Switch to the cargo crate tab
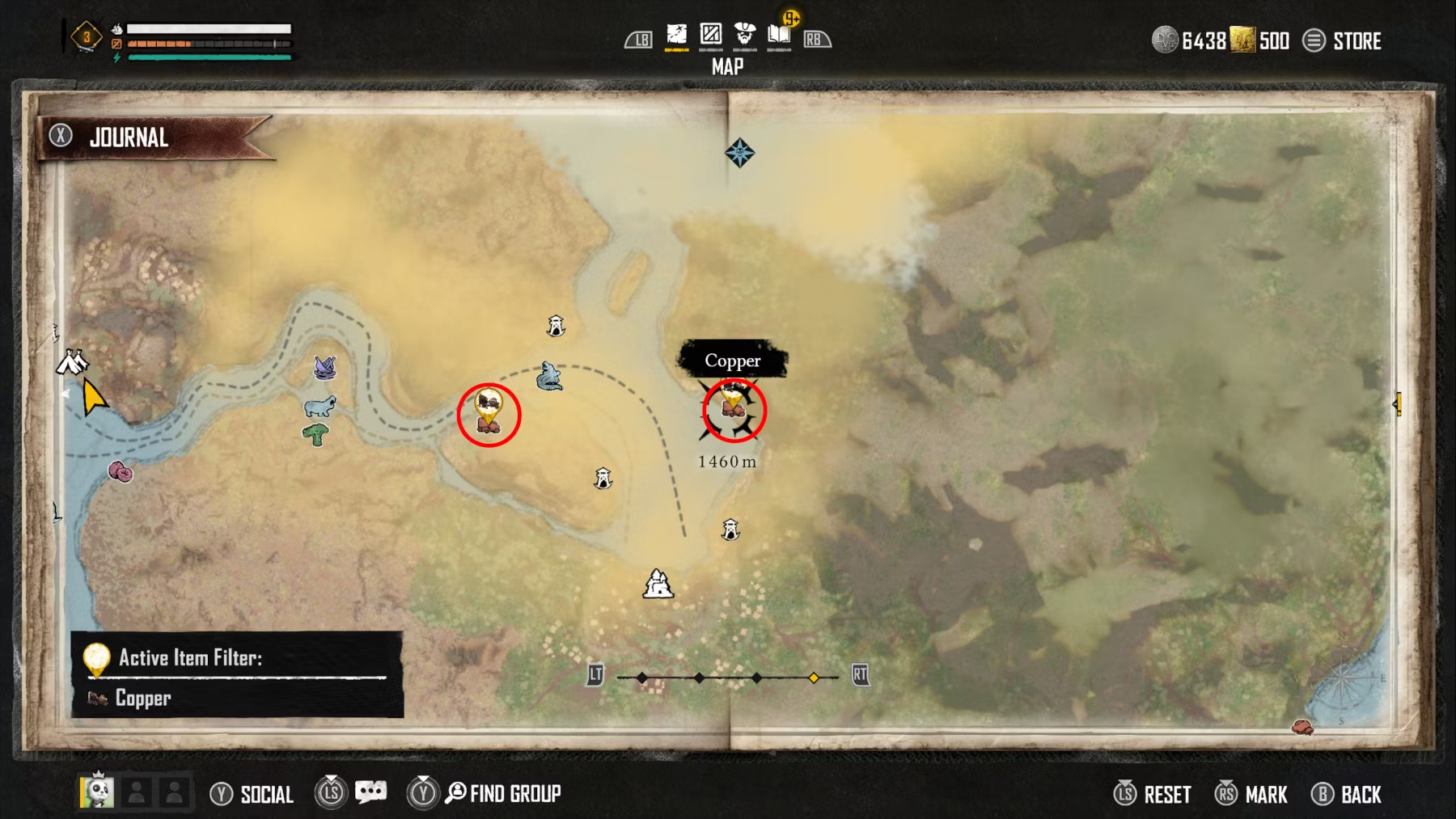The height and width of the screenshot is (819, 1456). (x=710, y=35)
